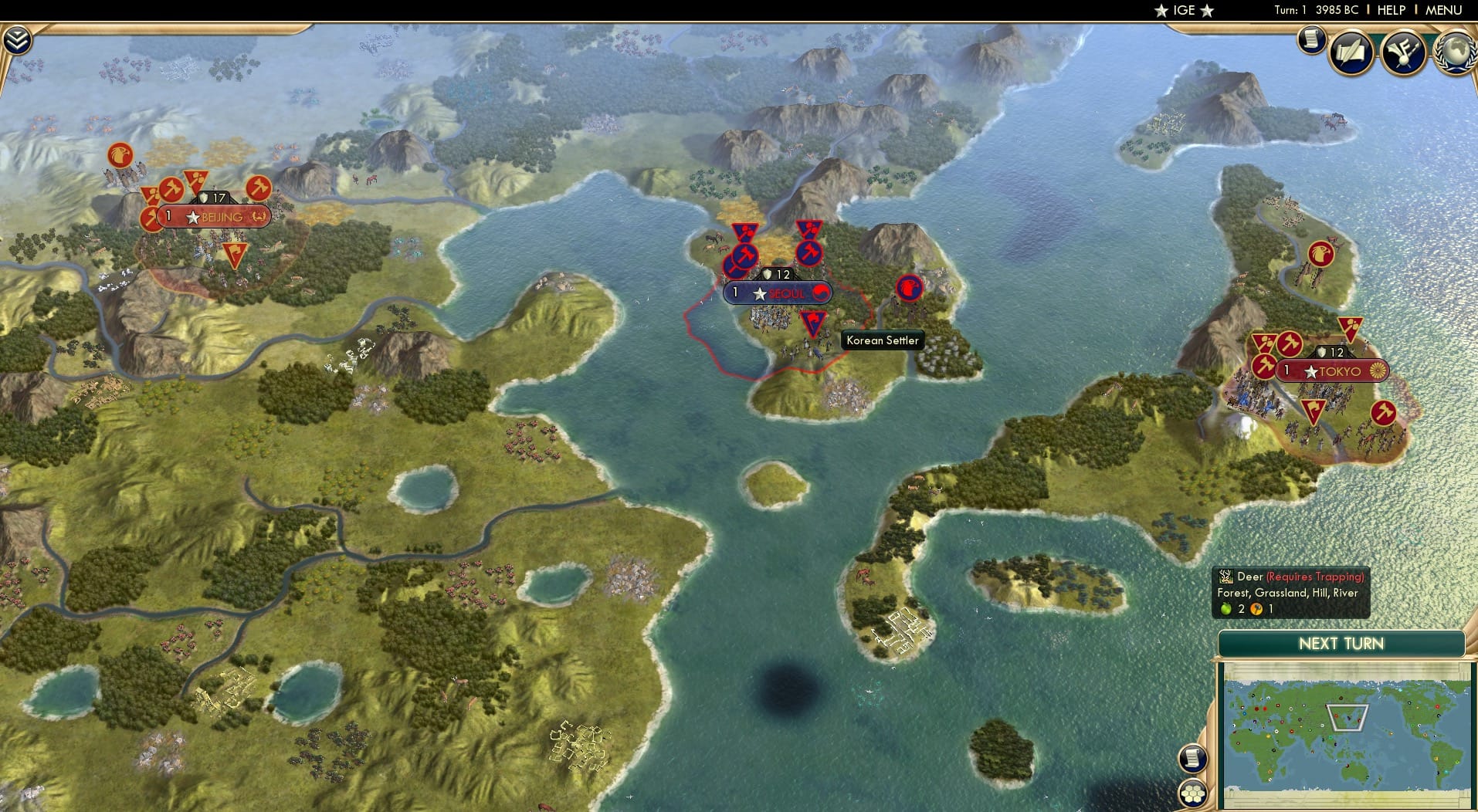Toggle the IGE editor star button

pos(1184,10)
